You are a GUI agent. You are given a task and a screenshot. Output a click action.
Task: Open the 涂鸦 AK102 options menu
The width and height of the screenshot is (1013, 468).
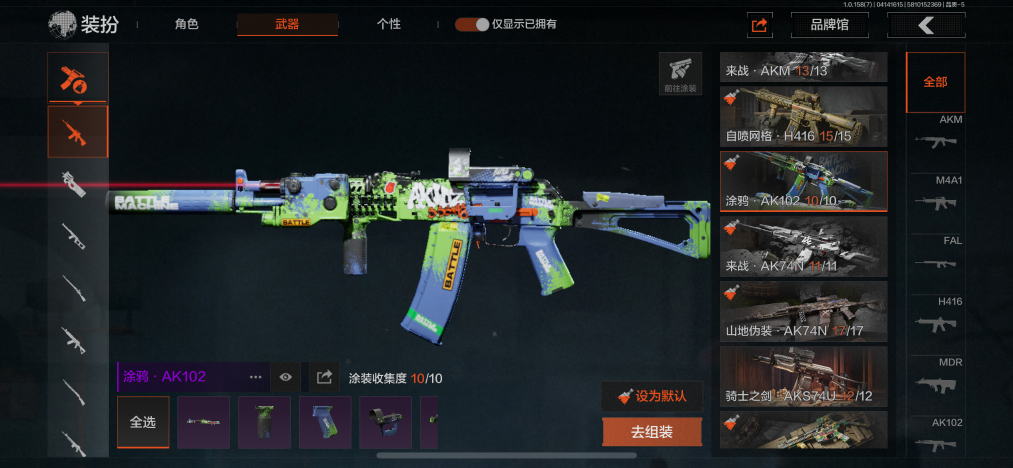255,377
